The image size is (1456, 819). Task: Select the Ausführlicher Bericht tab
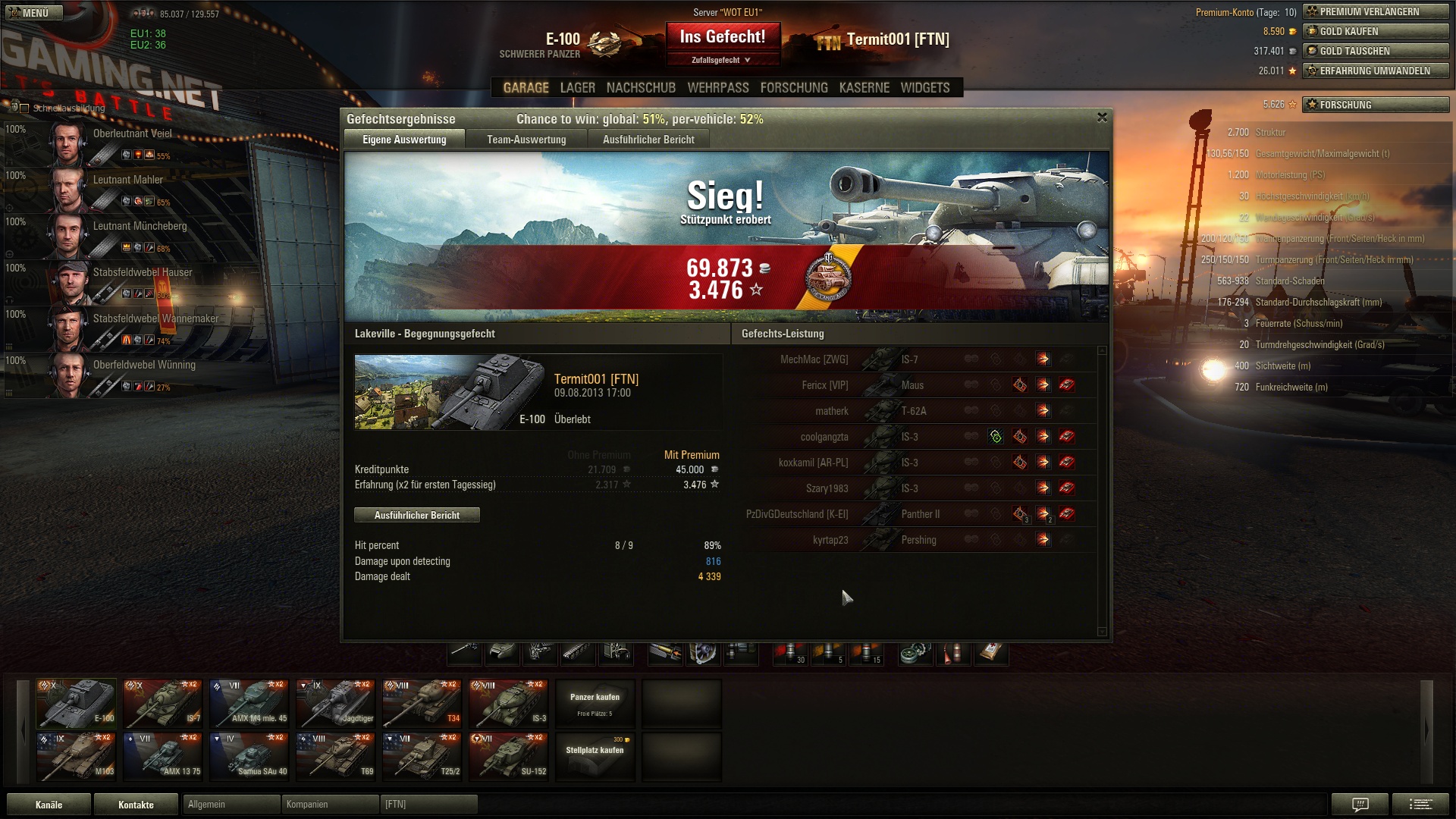pyautogui.click(x=648, y=140)
